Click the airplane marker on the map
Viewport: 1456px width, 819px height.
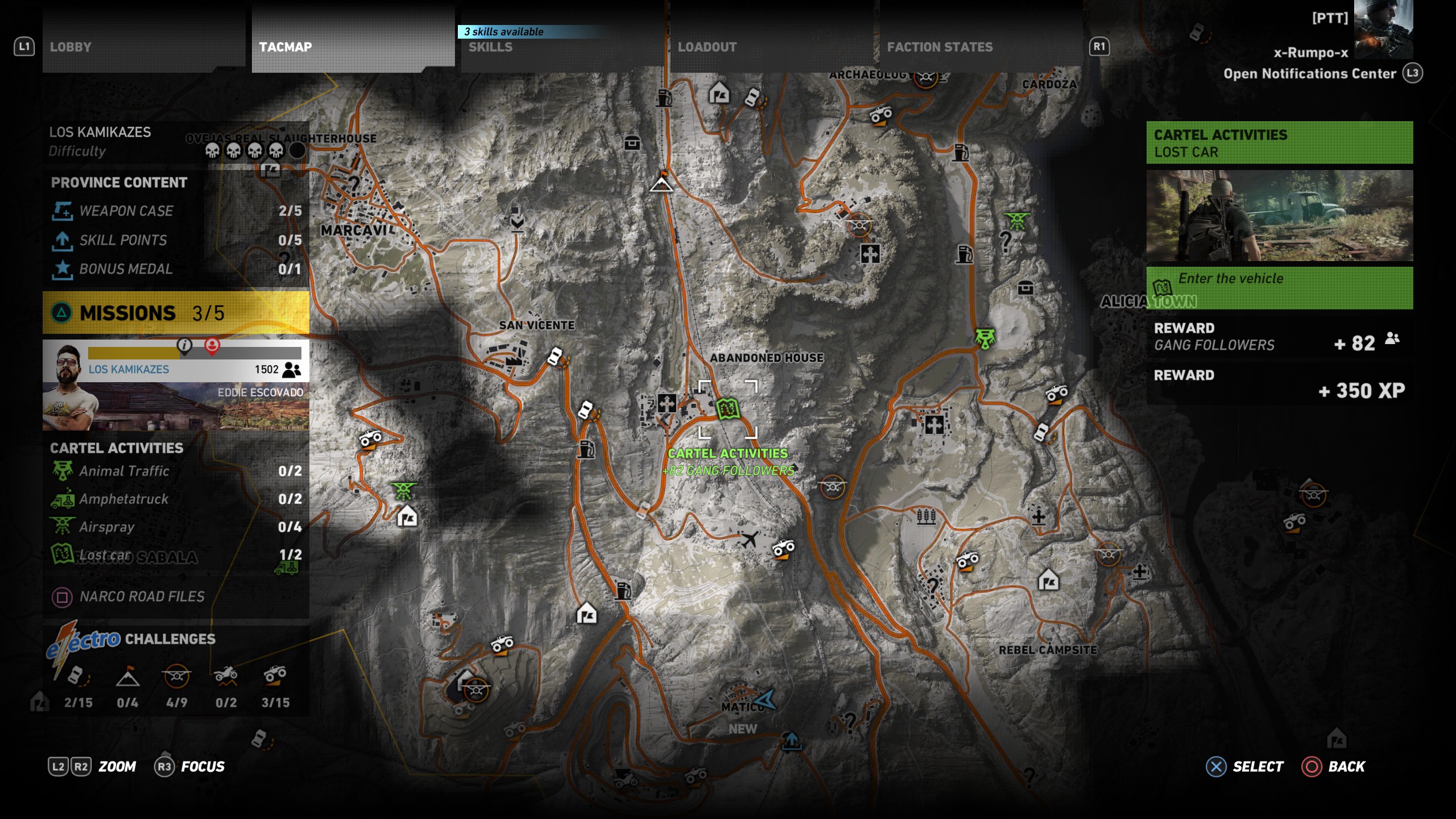[x=750, y=539]
